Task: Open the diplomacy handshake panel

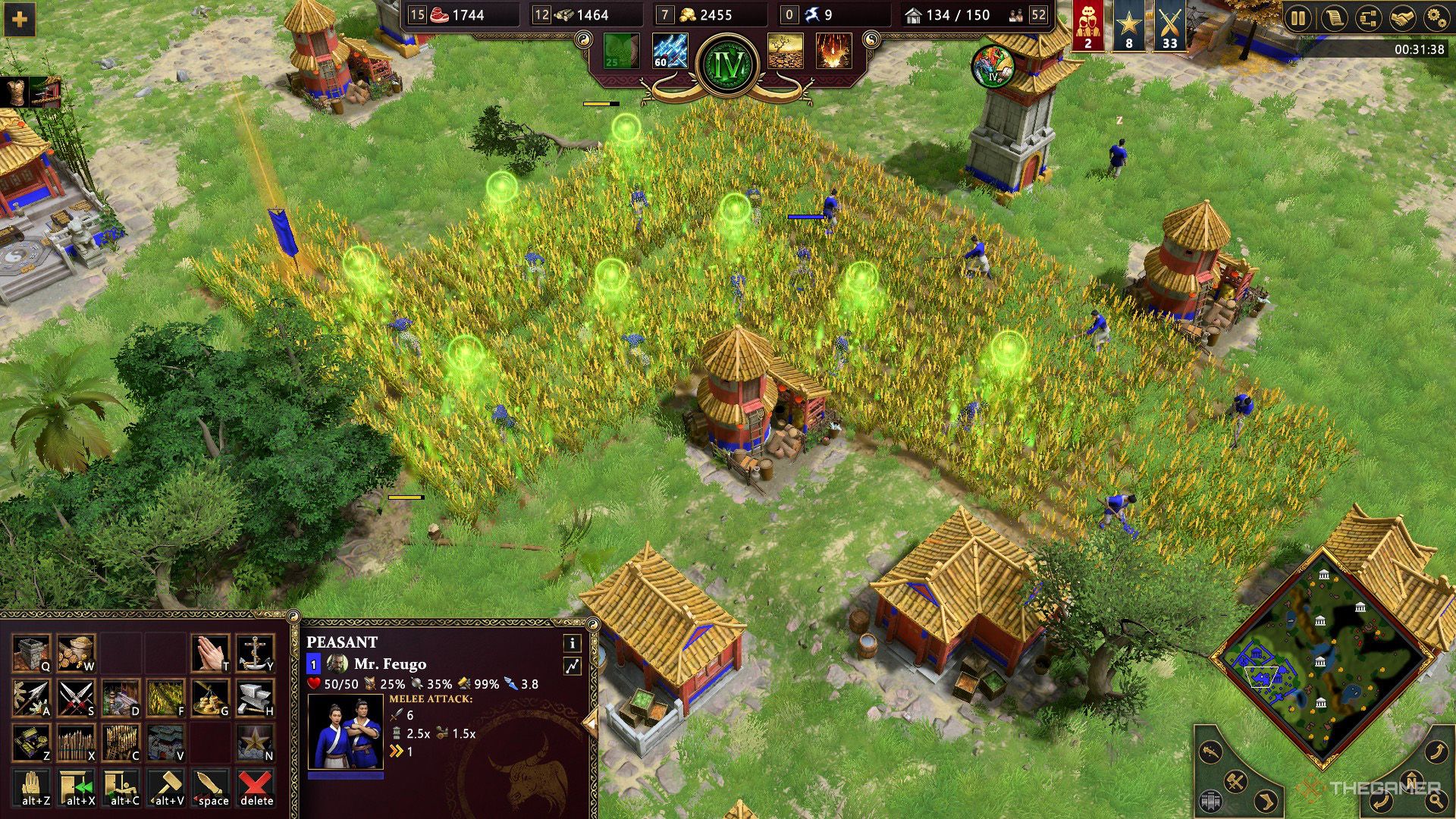Action: [1401, 17]
